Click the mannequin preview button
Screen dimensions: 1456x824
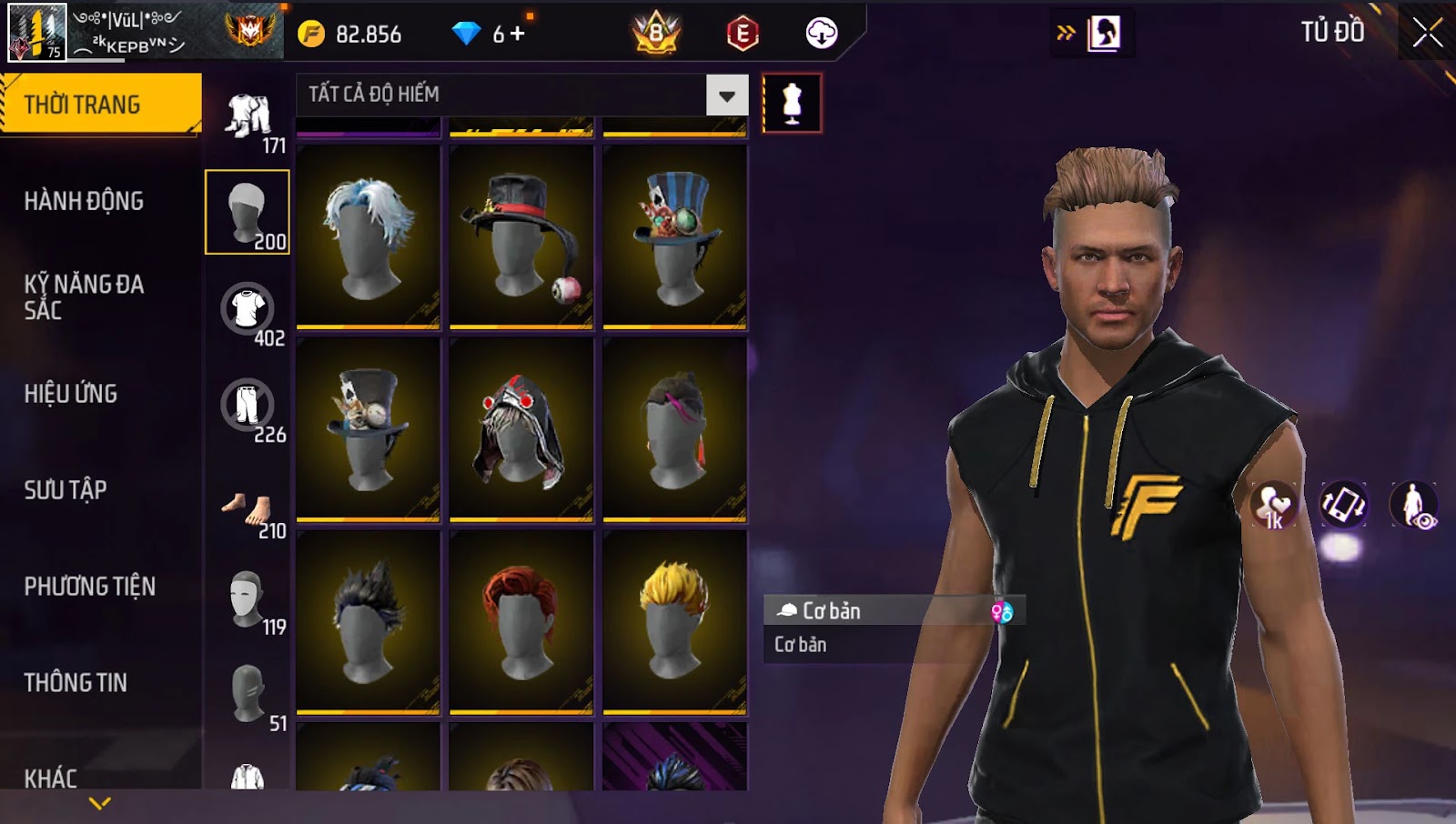coord(792,104)
